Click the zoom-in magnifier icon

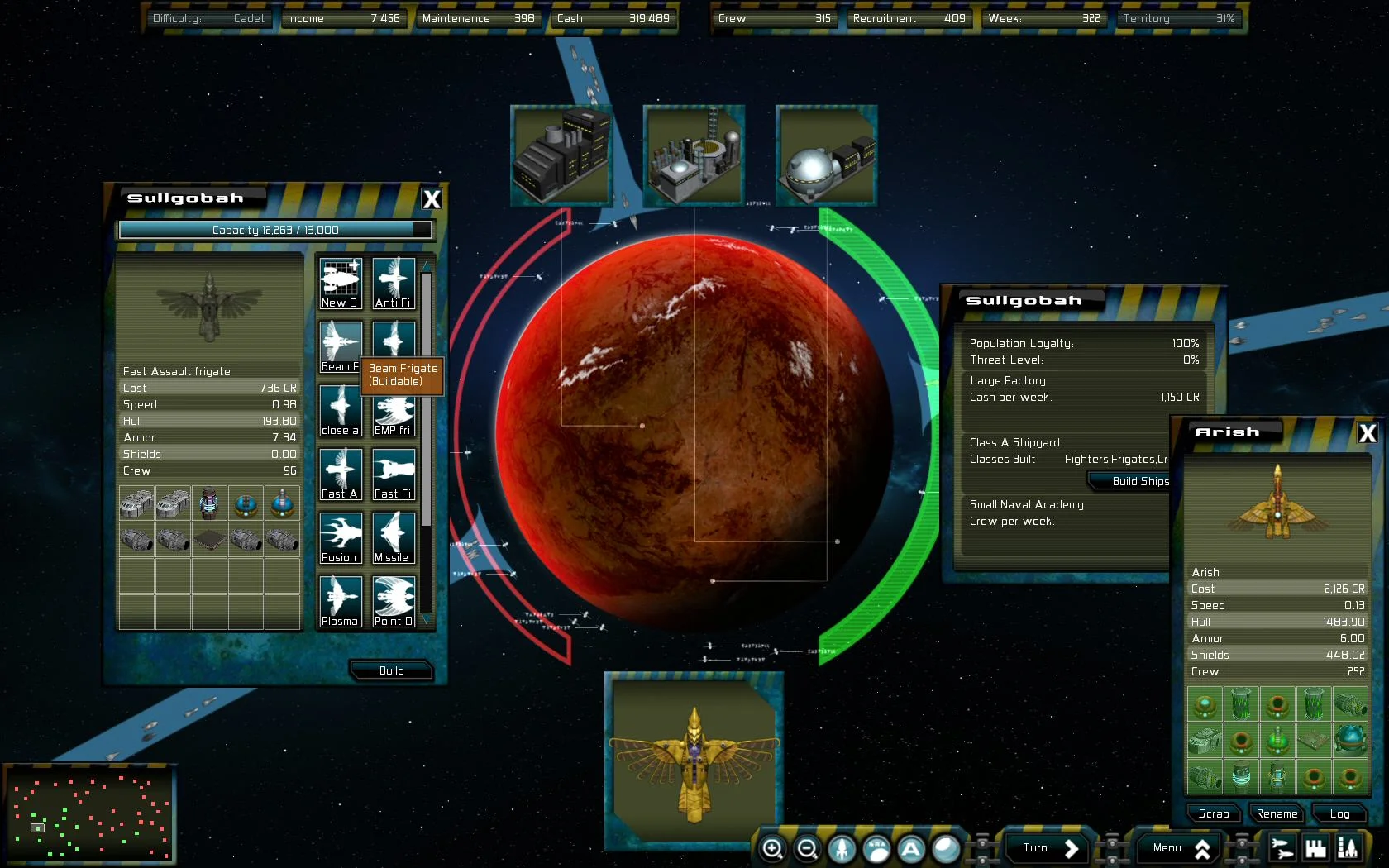[x=774, y=847]
